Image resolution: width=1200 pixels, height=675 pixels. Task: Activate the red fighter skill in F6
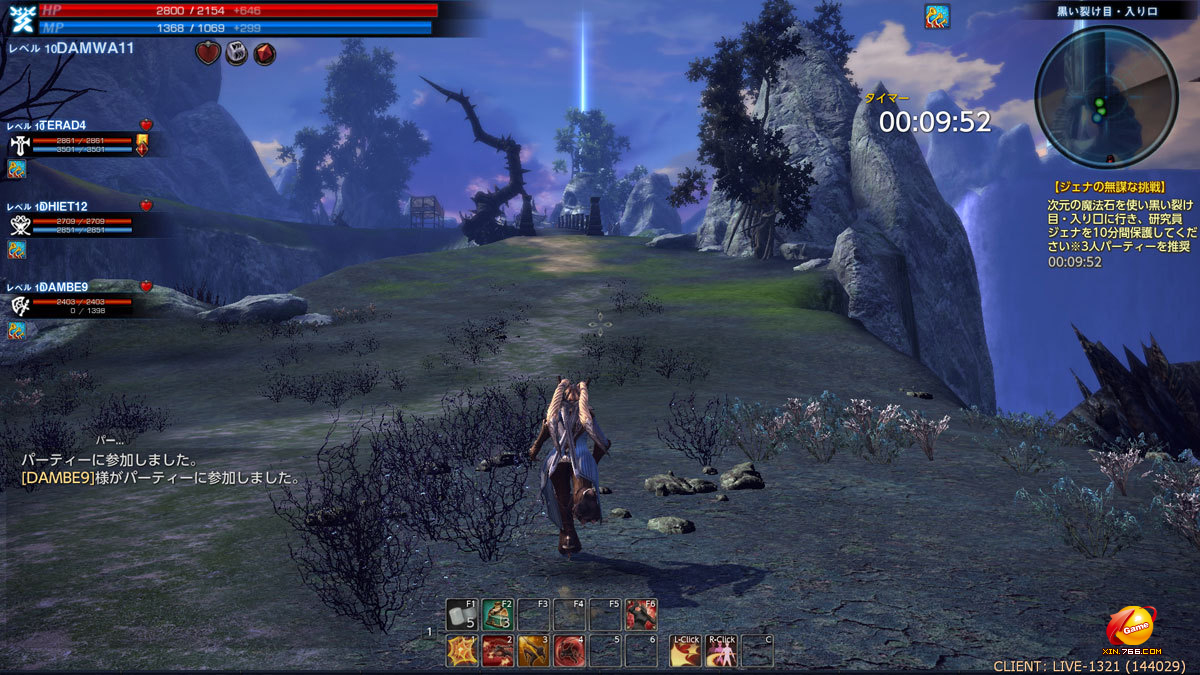coord(641,614)
